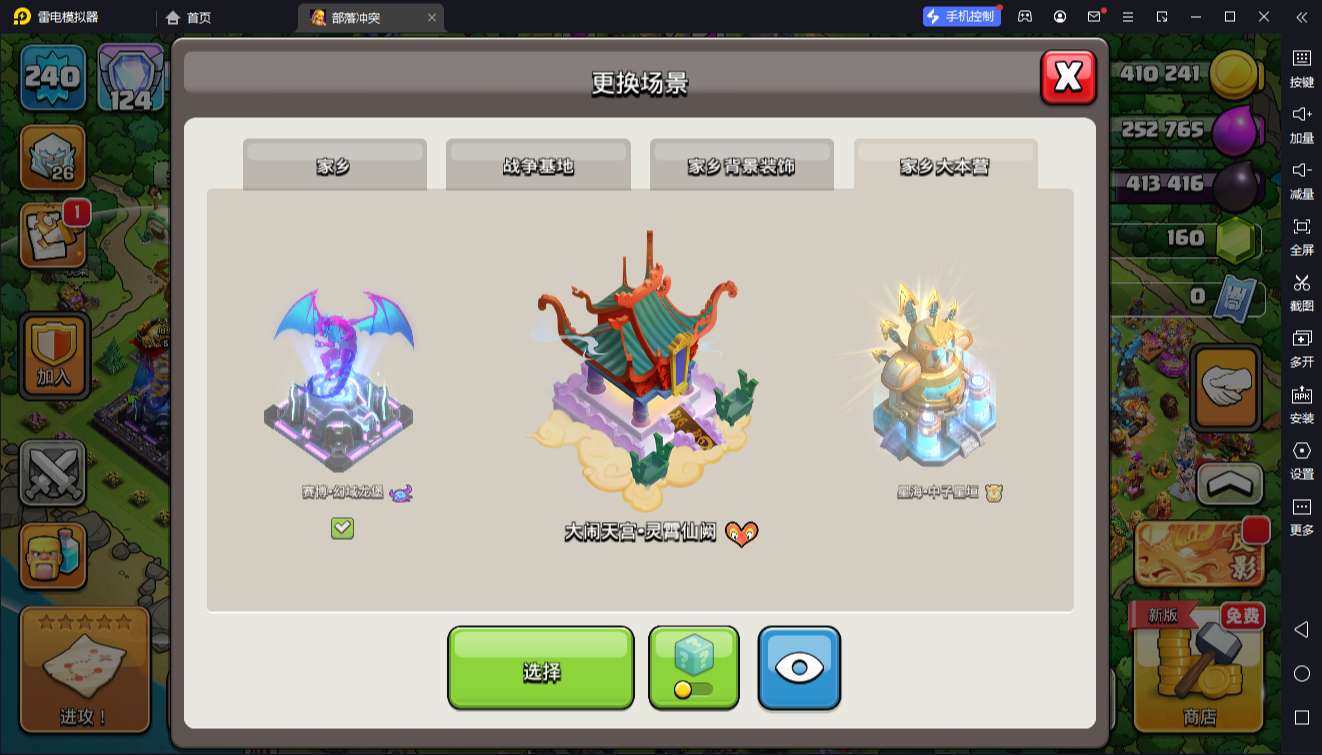1322x755 pixels.
Task: Click the green 选择 button
Action: 540,669
